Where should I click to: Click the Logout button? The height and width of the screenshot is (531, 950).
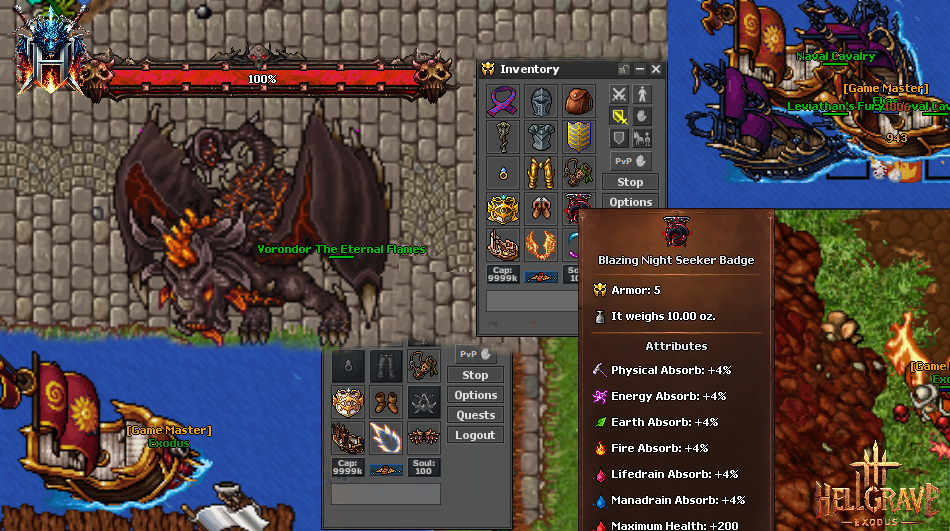point(475,435)
